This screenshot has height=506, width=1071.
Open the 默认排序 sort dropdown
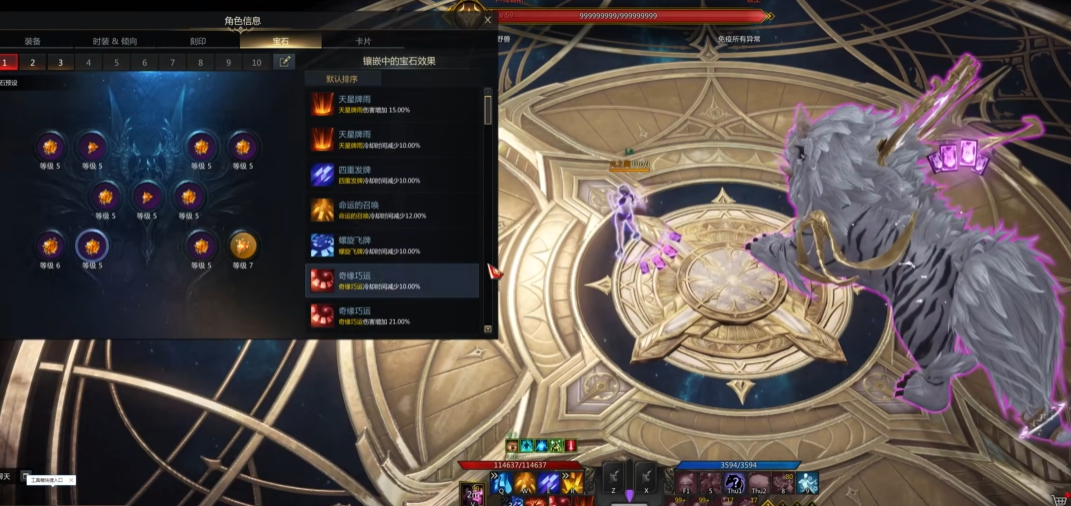point(341,79)
